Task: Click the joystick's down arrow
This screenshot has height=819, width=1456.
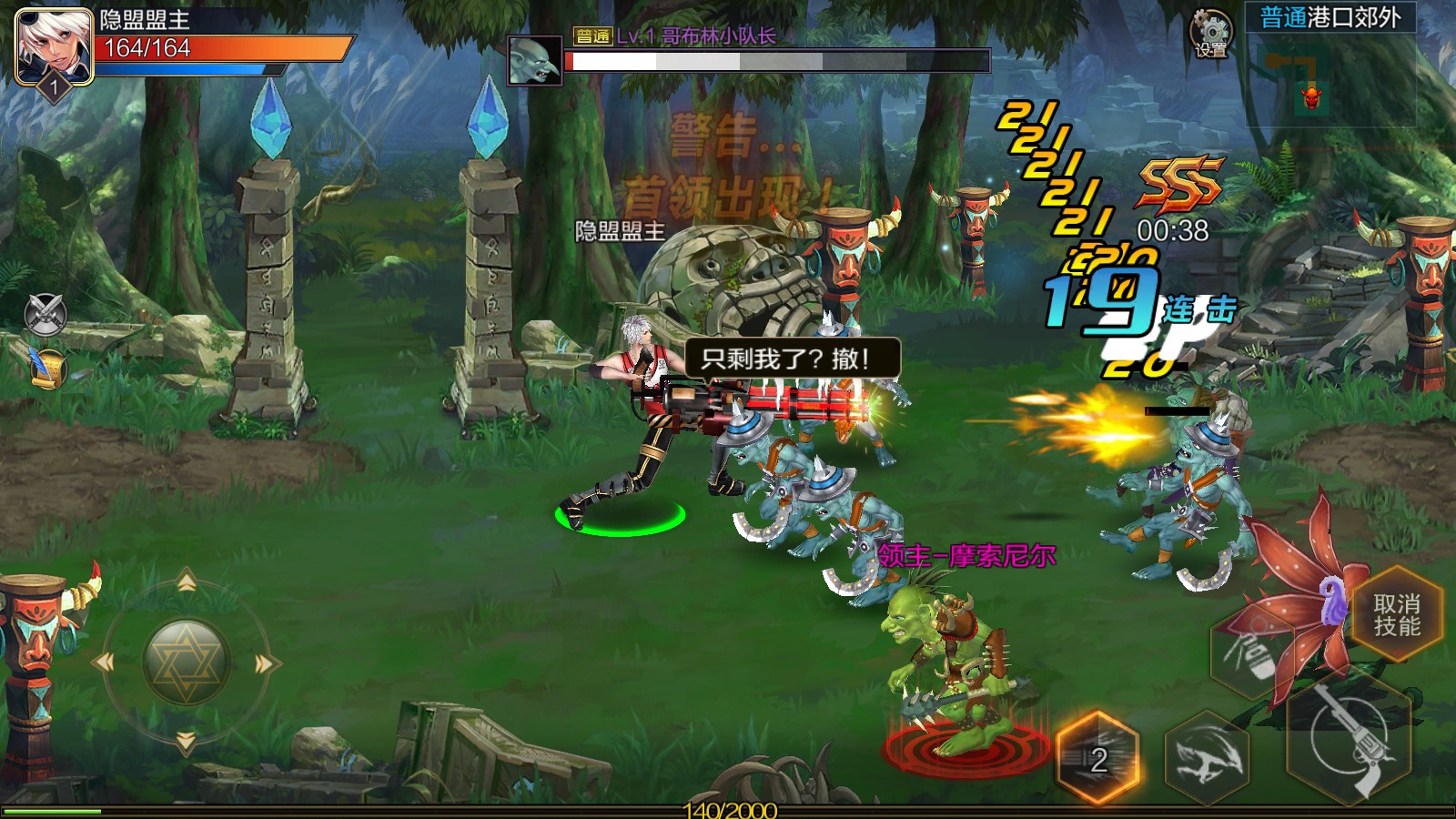Action: pyautogui.click(x=187, y=742)
